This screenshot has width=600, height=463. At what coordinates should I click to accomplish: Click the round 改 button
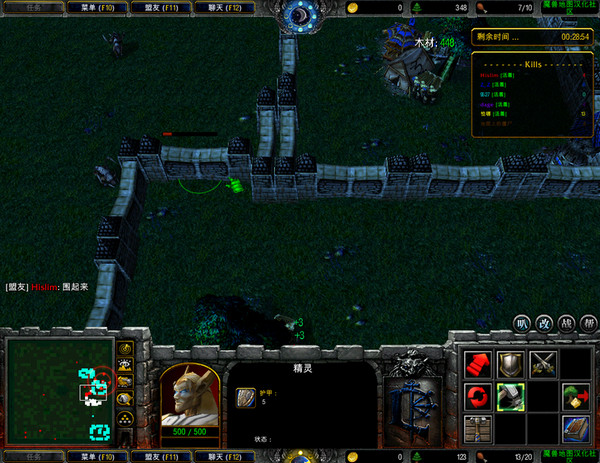544,323
